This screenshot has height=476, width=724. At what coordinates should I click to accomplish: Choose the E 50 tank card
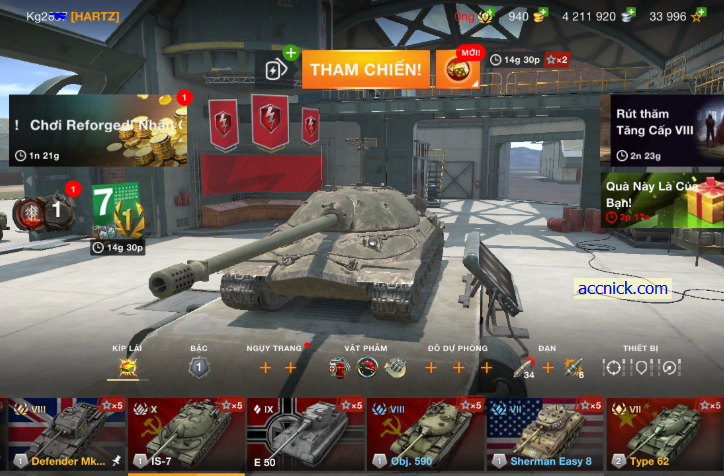[x=305, y=434]
